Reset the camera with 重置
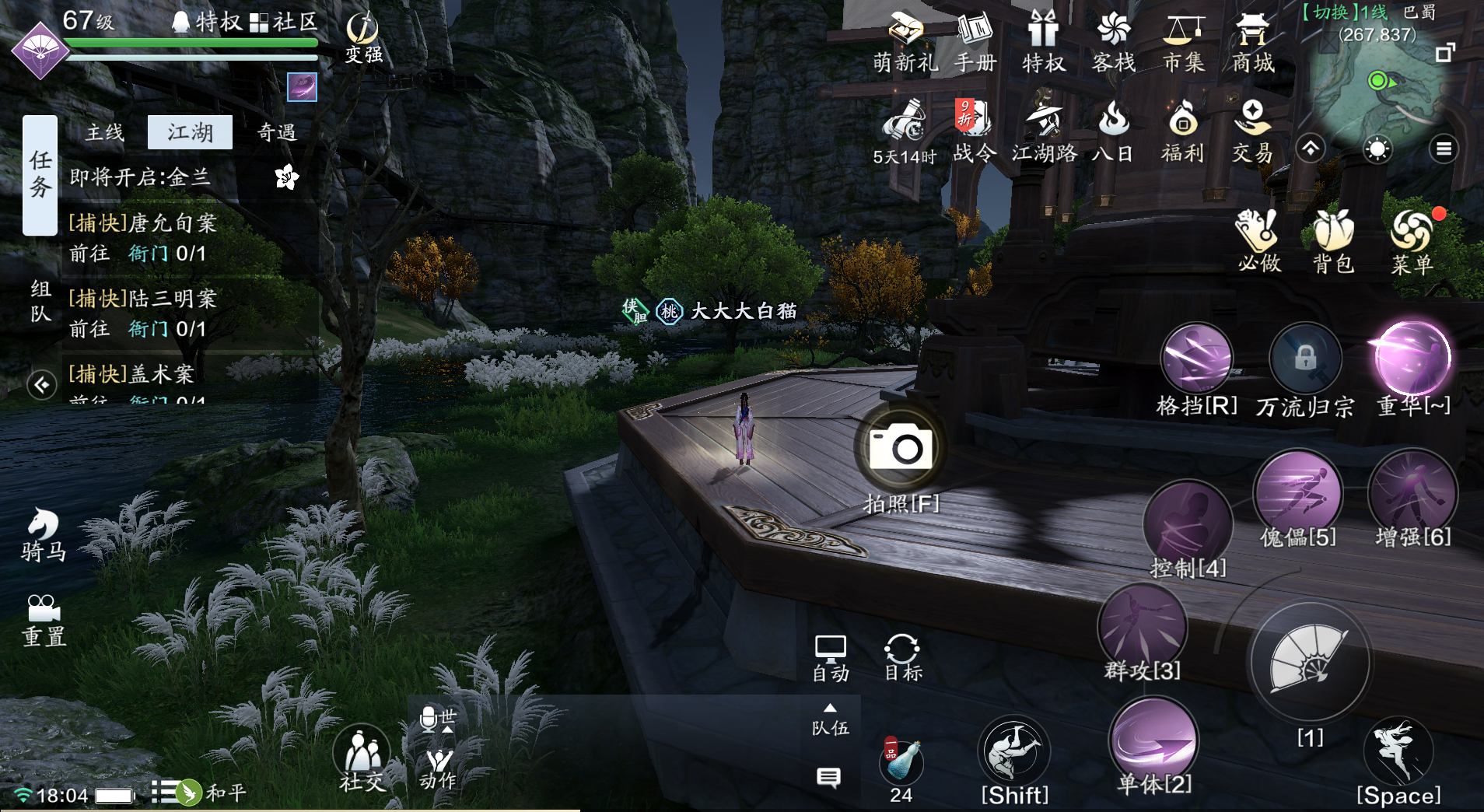Viewport: 1484px width, 812px height. pyautogui.click(x=44, y=621)
